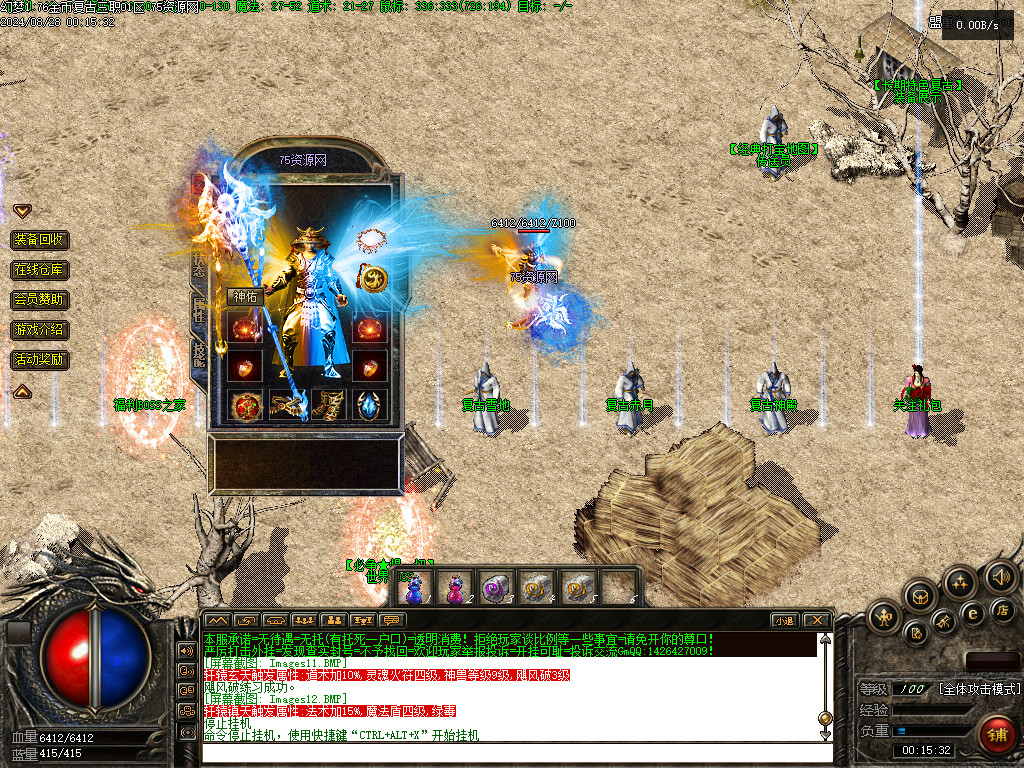Click the 小退 logout button
The image size is (1024, 768).
[784, 620]
